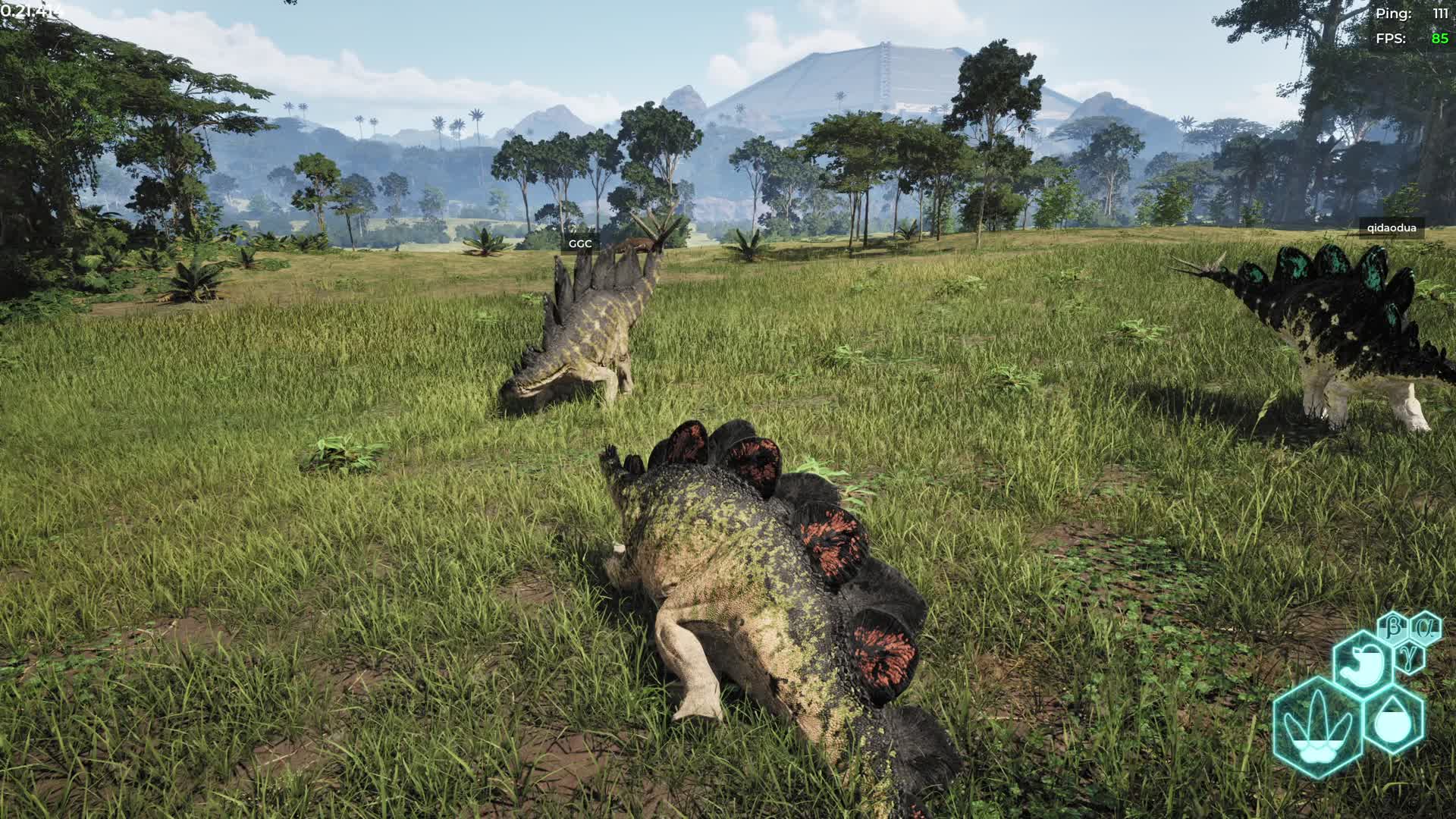1456x819 pixels.
Task: Click the GGC player name tag
Action: pos(580,243)
